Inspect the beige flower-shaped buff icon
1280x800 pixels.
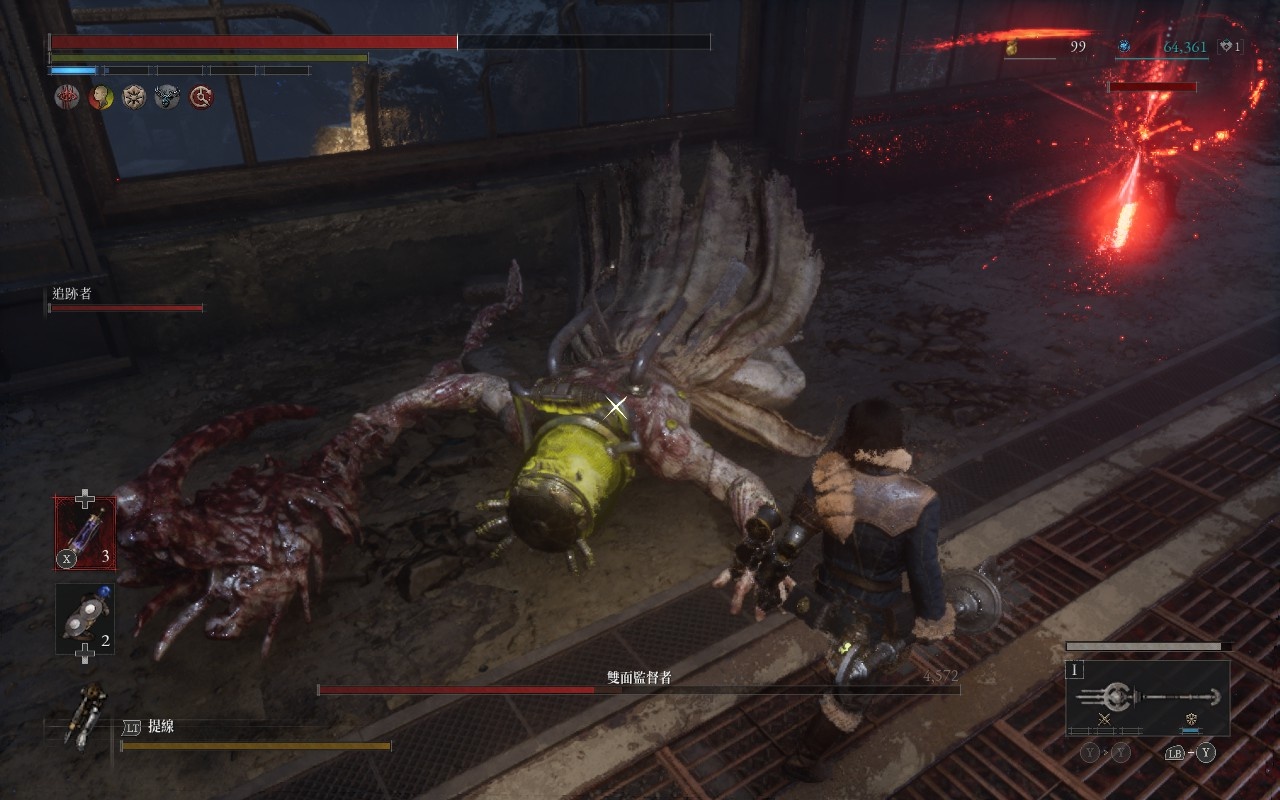coord(134,97)
